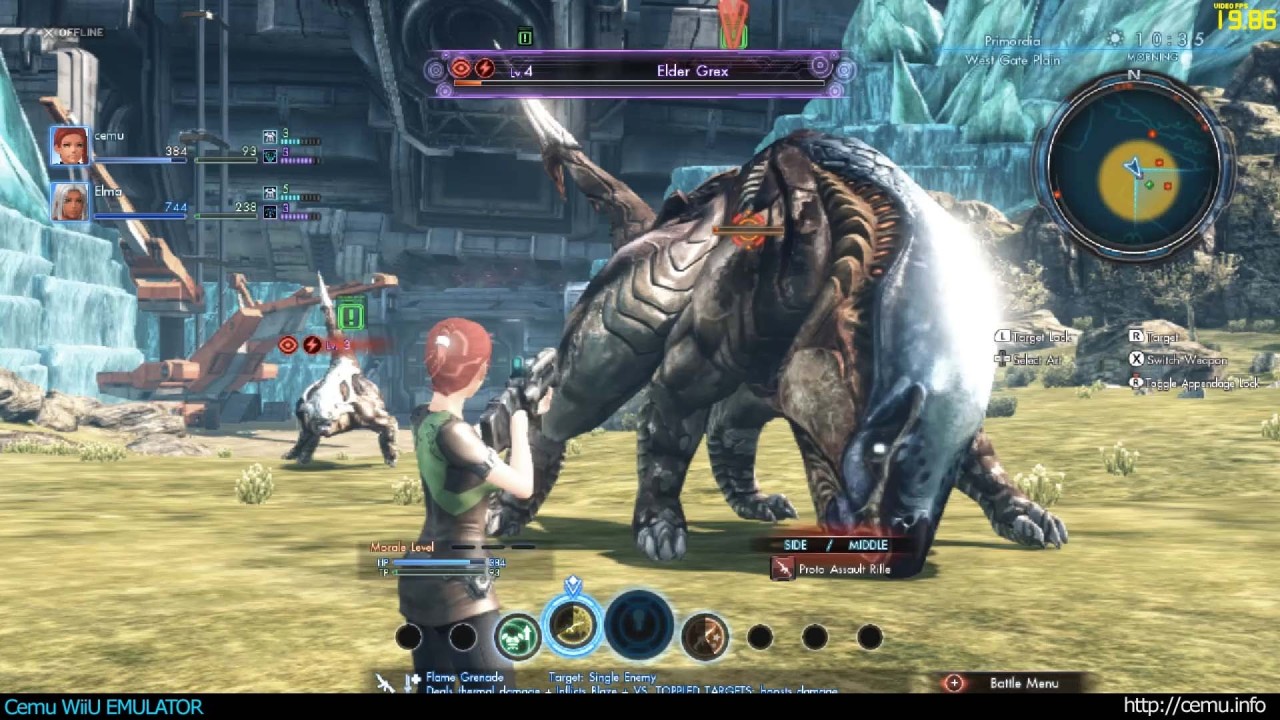This screenshot has height=720, width=1280.
Task: Select Elma's party portrait
Action: [70, 201]
